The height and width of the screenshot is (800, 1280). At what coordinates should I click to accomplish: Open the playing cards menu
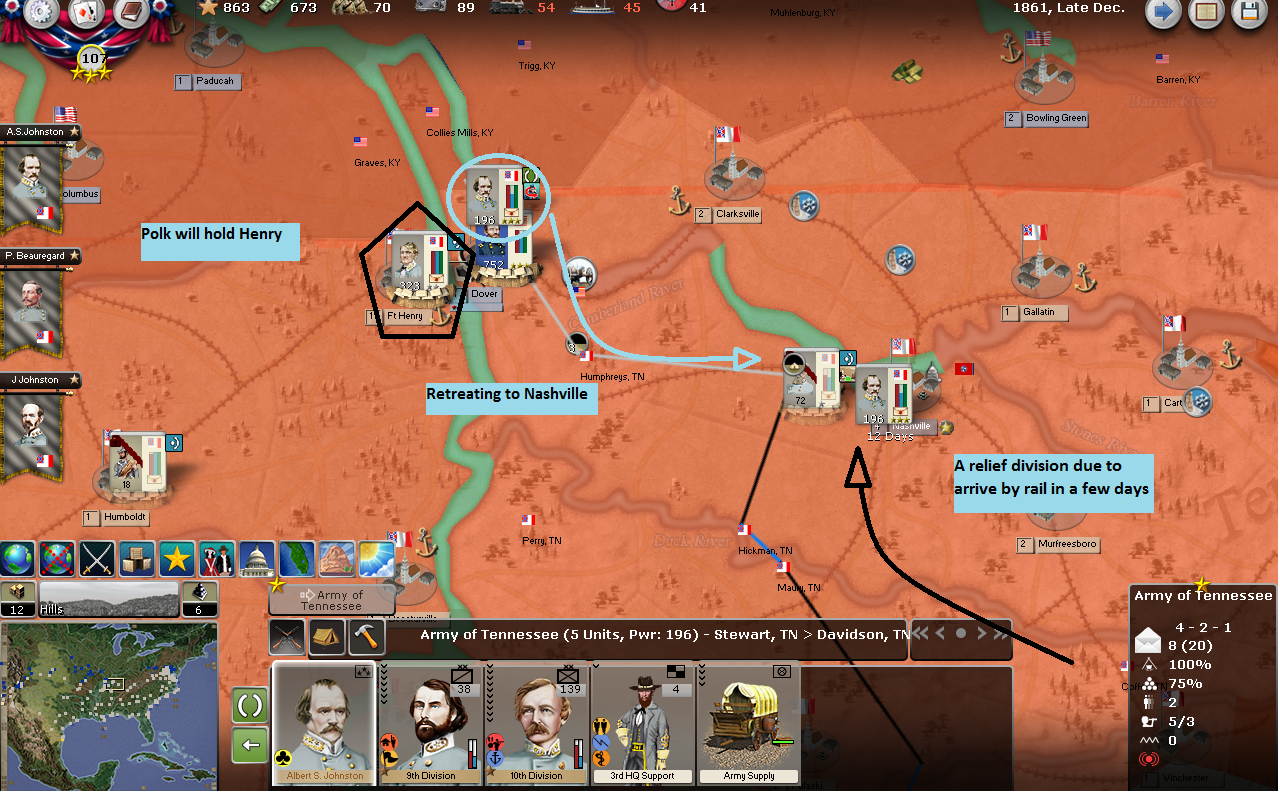[x=85, y=12]
